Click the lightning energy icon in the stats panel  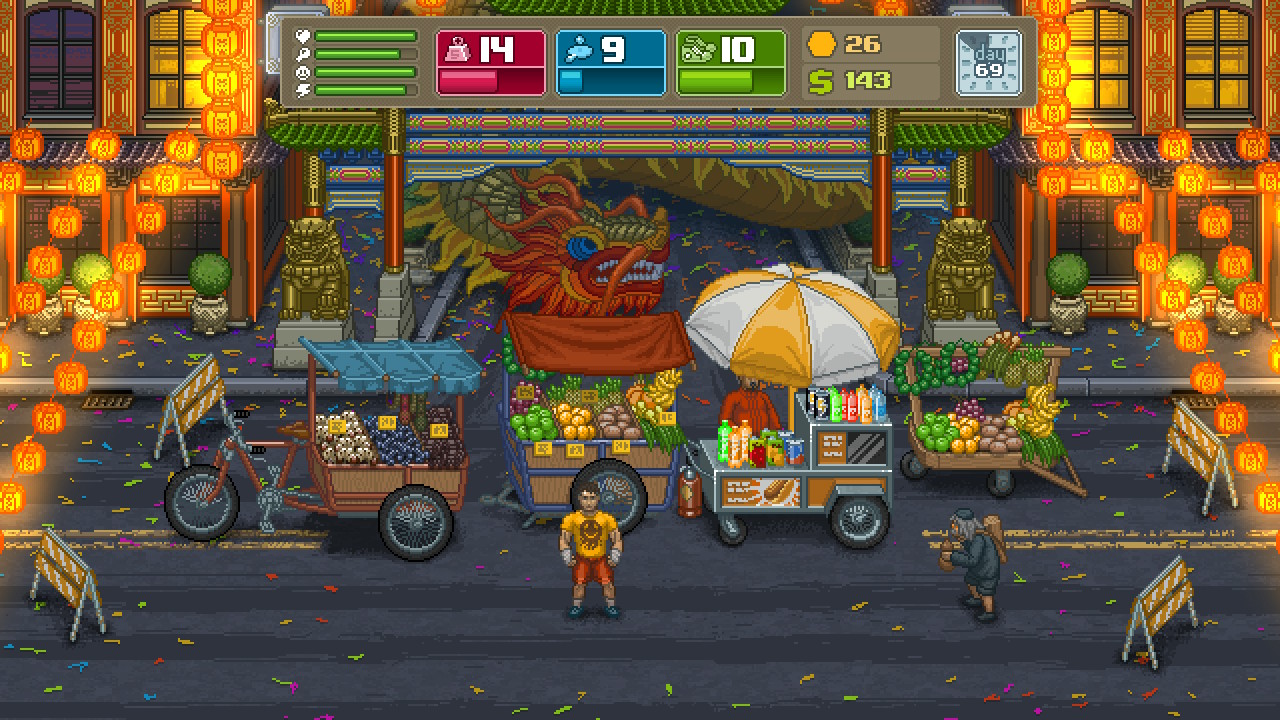pyautogui.click(x=302, y=90)
